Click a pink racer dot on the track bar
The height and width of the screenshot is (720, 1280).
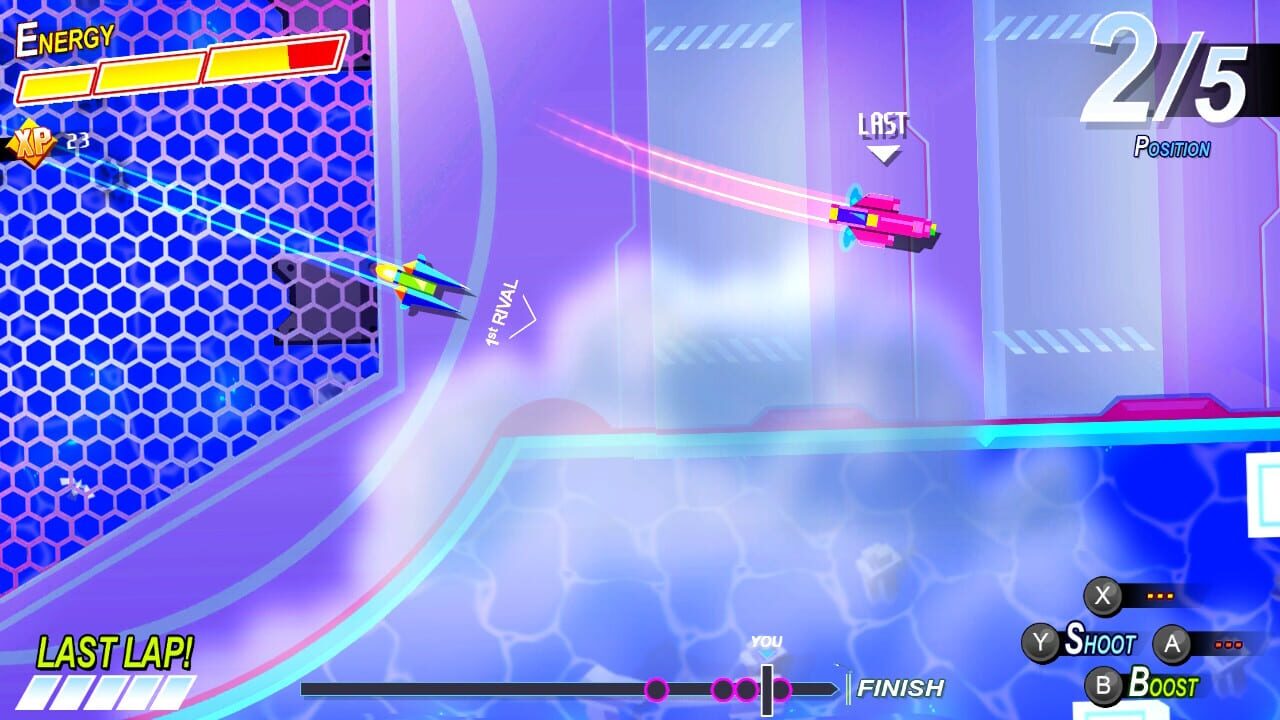pos(657,687)
